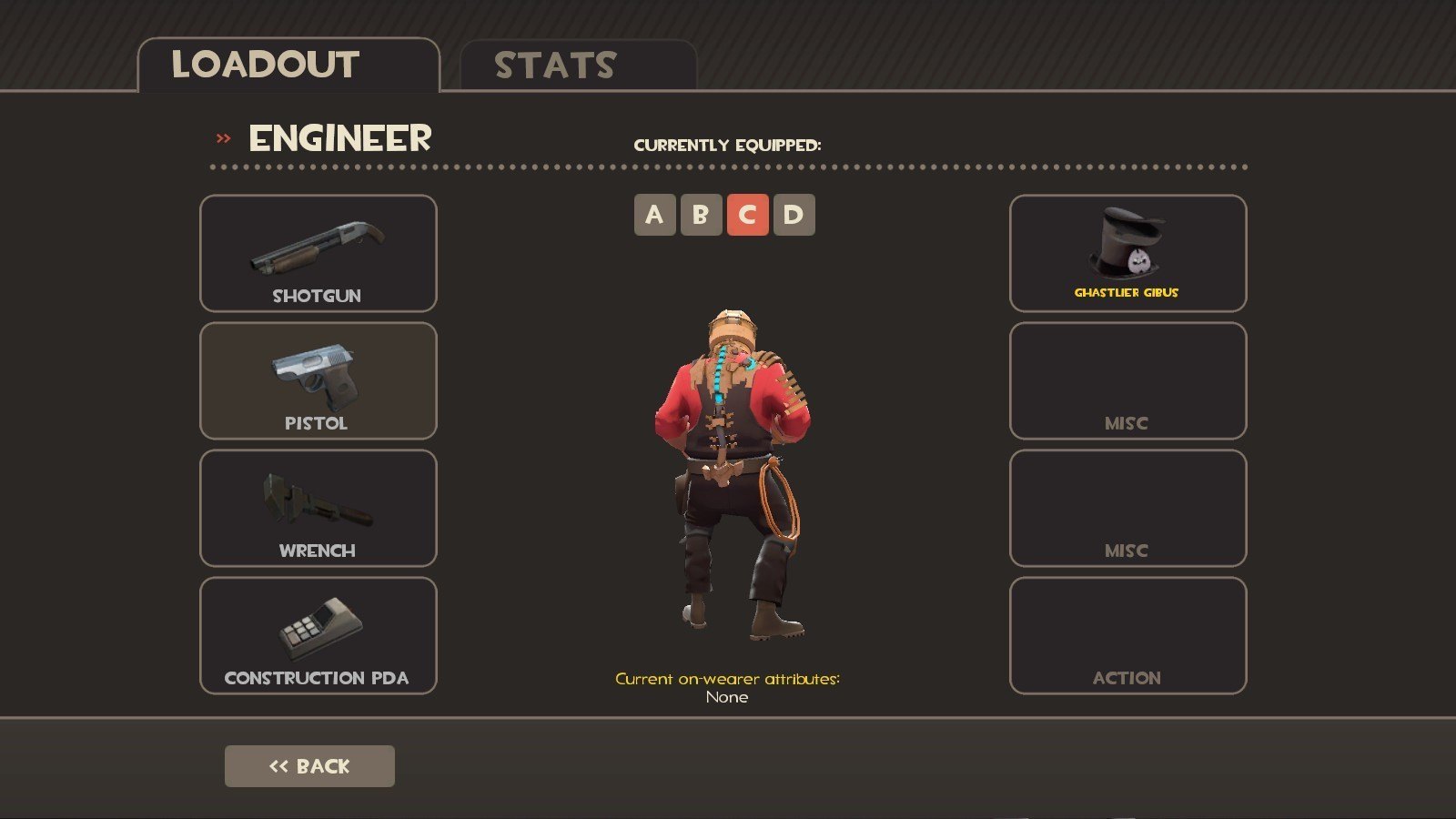
Task: Choose the Pistol secondary slot
Action: click(x=318, y=380)
